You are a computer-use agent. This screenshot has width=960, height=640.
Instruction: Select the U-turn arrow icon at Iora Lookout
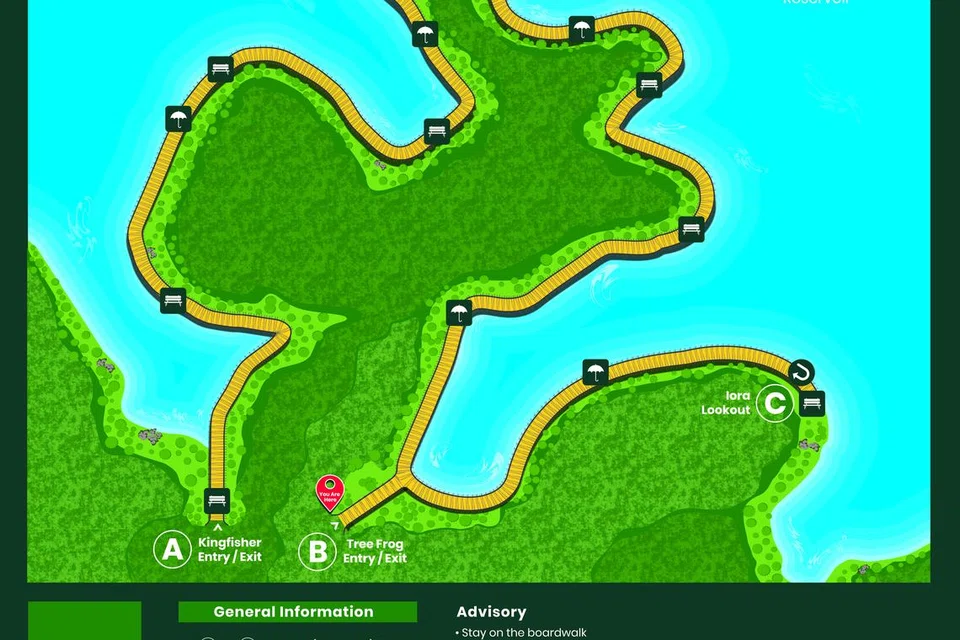point(800,373)
